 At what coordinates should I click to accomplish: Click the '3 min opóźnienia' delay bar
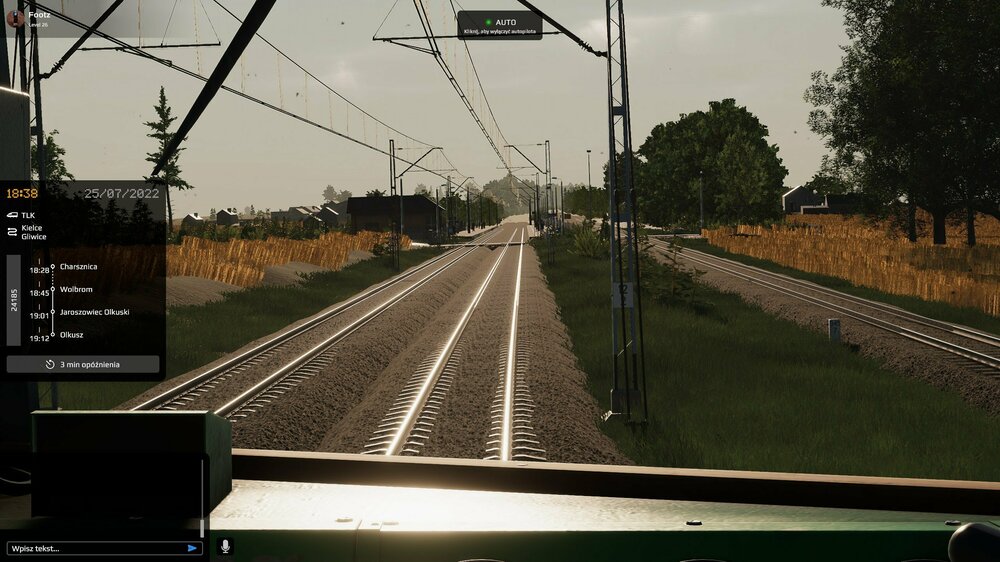(83, 364)
